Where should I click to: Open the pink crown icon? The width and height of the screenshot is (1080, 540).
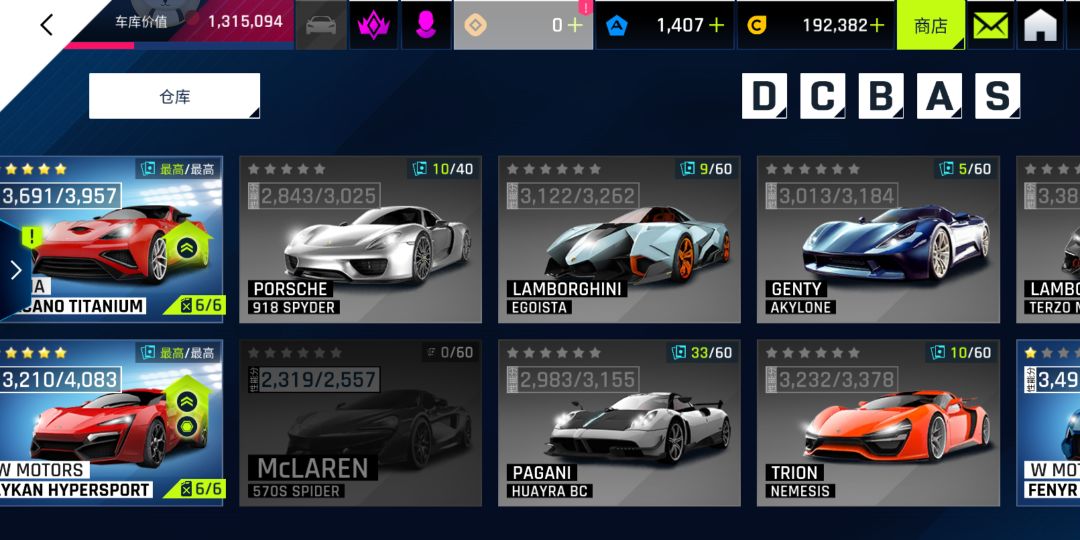pos(373,25)
